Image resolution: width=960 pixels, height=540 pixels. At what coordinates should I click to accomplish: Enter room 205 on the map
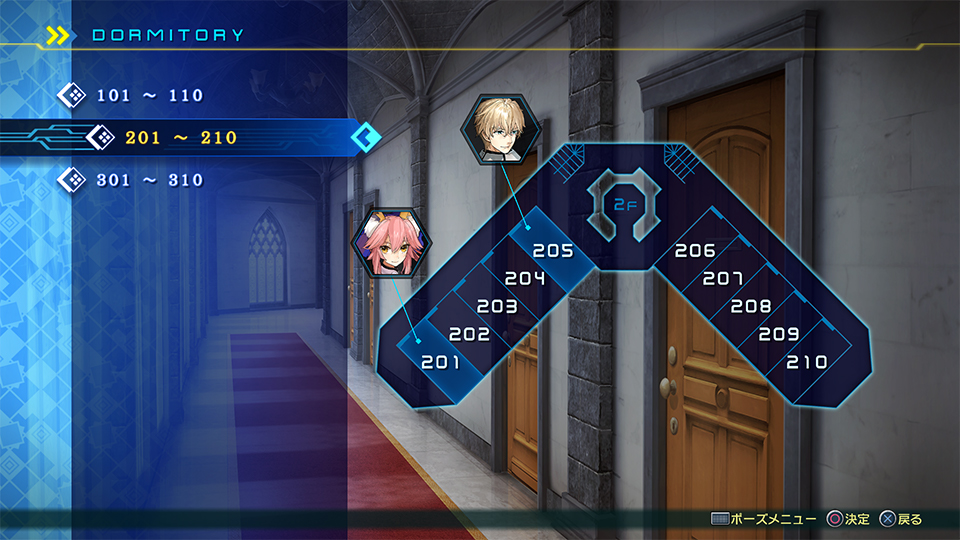552,251
